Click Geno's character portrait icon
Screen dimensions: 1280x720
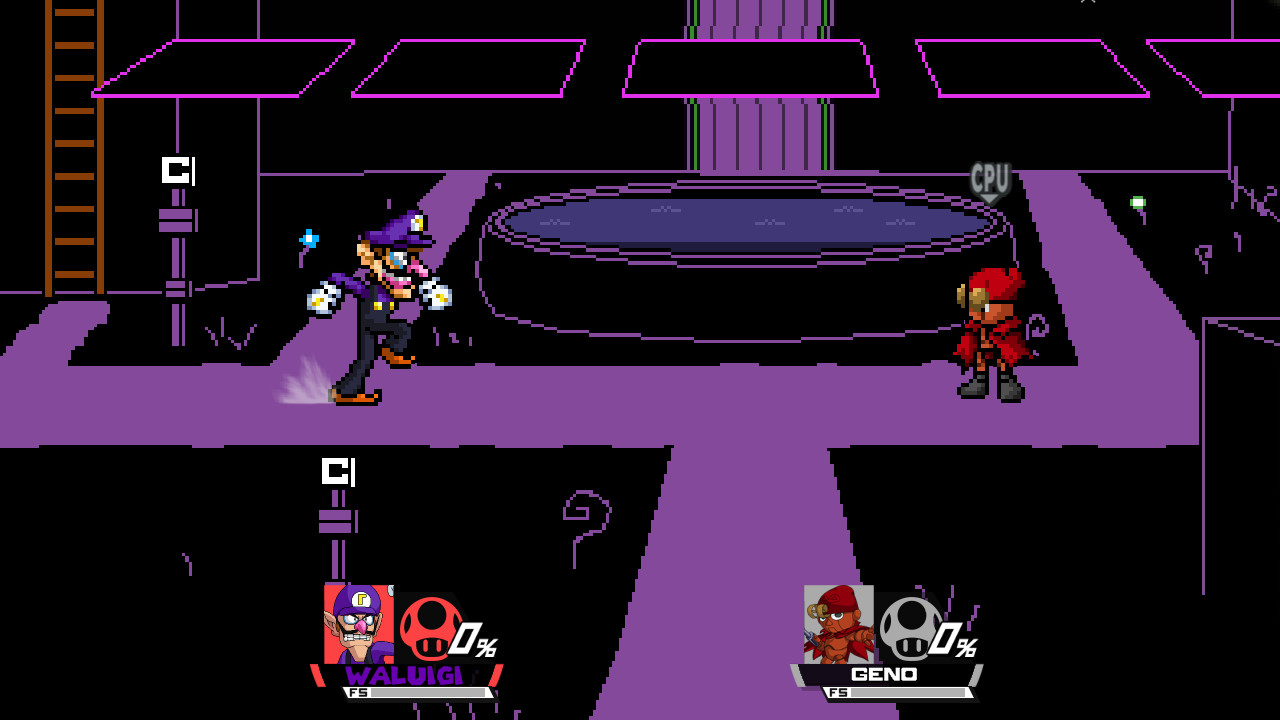click(x=838, y=625)
